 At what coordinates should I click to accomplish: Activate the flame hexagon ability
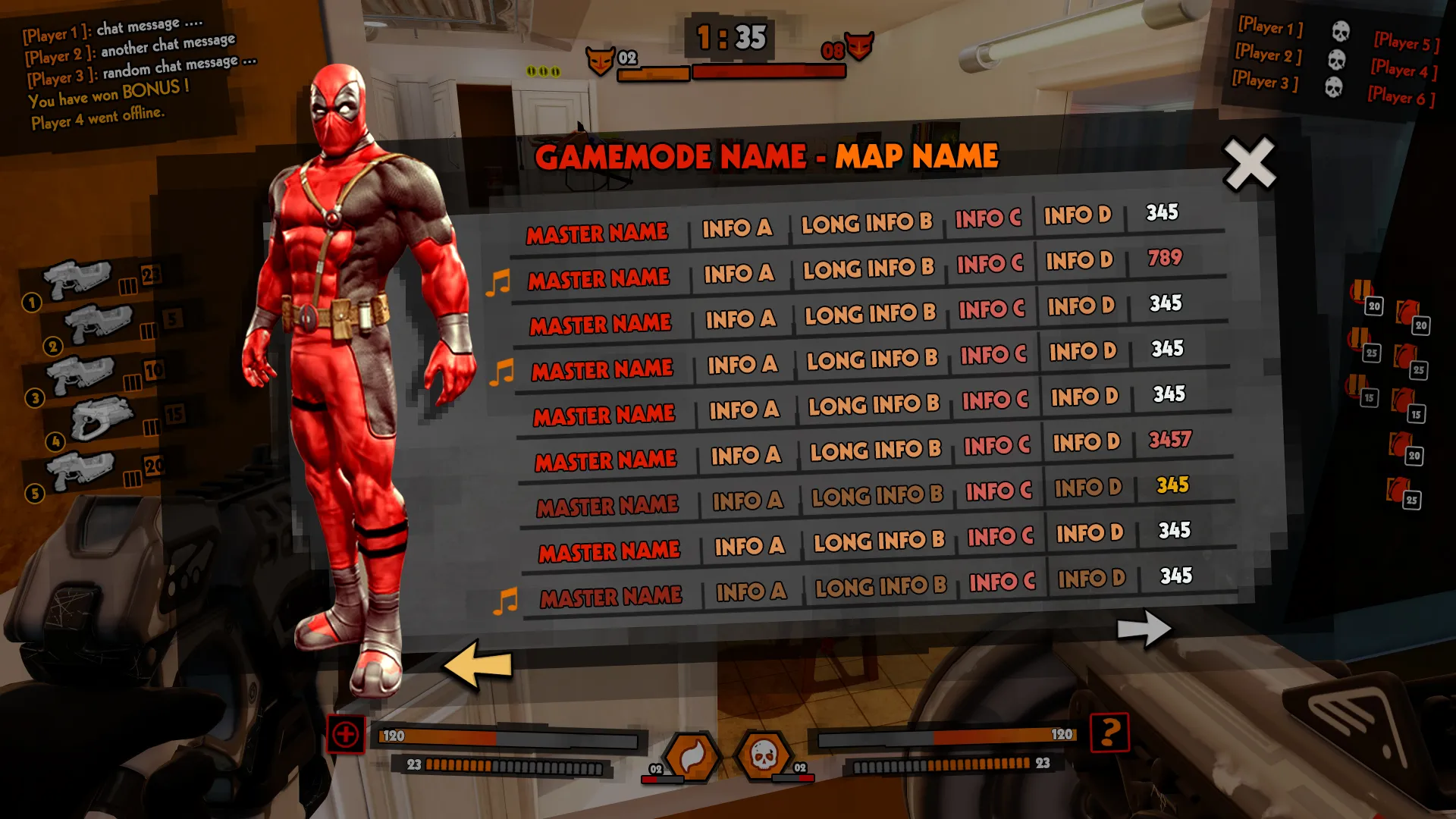[692, 755]
